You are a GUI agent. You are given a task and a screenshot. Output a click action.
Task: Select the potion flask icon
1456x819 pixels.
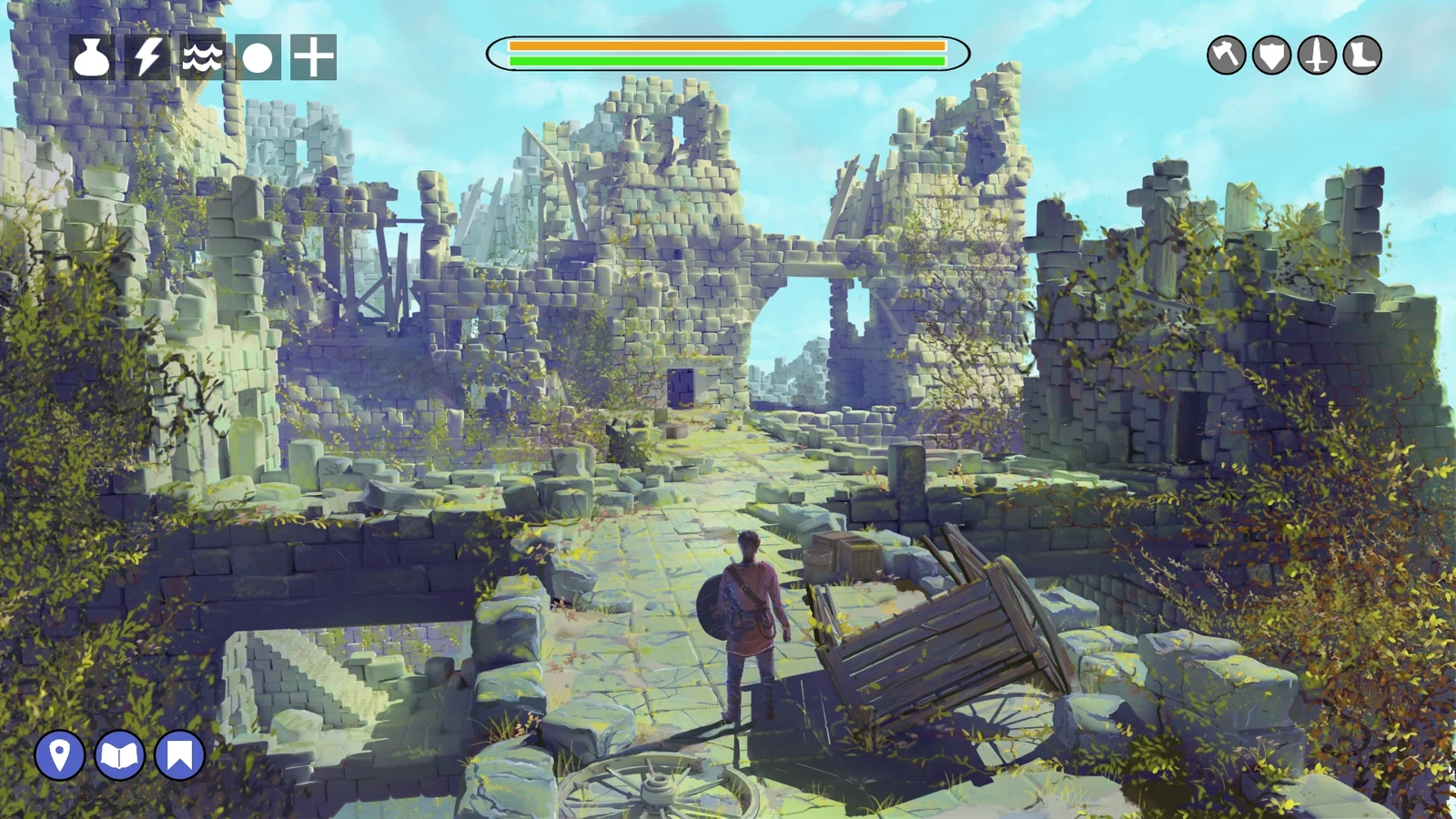pos(92,57)
